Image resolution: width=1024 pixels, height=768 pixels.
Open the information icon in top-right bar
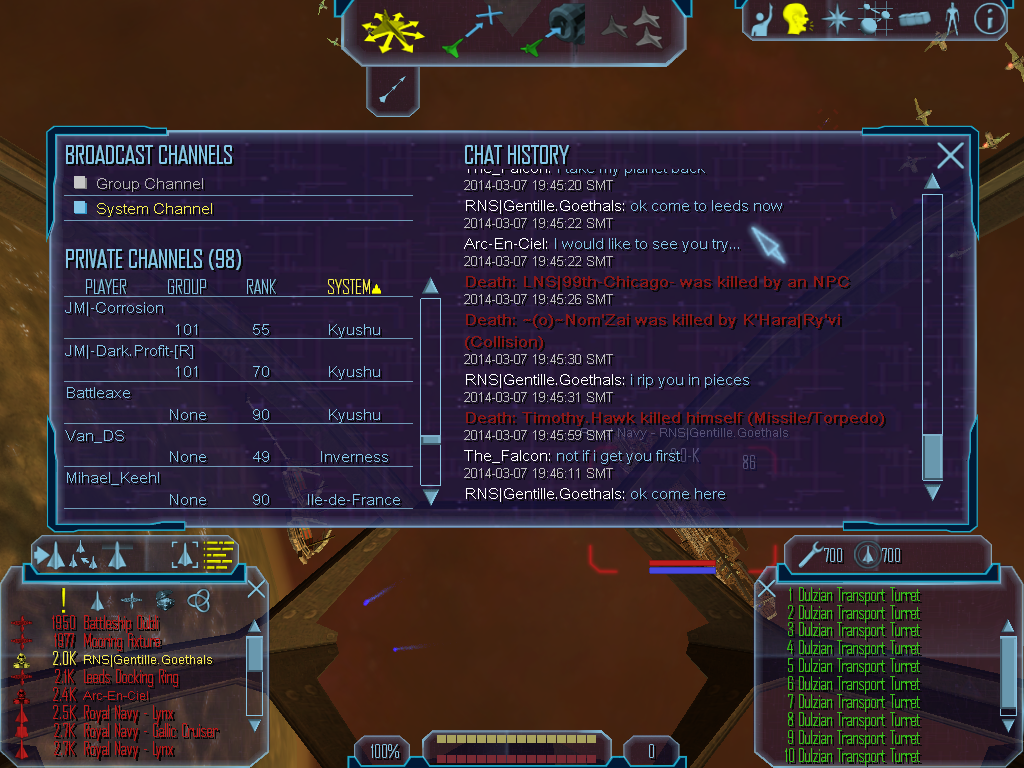(988, 18)
